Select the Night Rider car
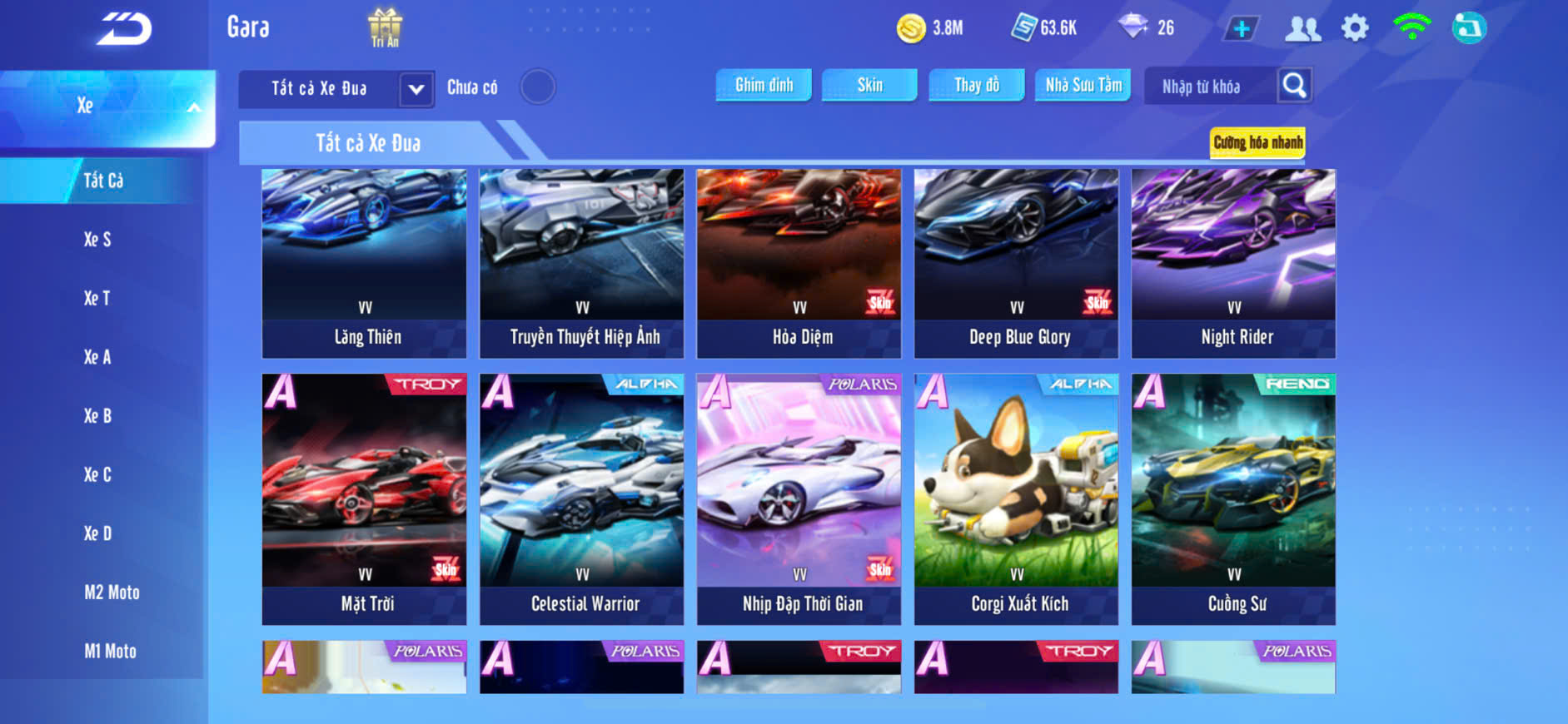The width and height of the screenshot is (1568, 724). 1233,263
